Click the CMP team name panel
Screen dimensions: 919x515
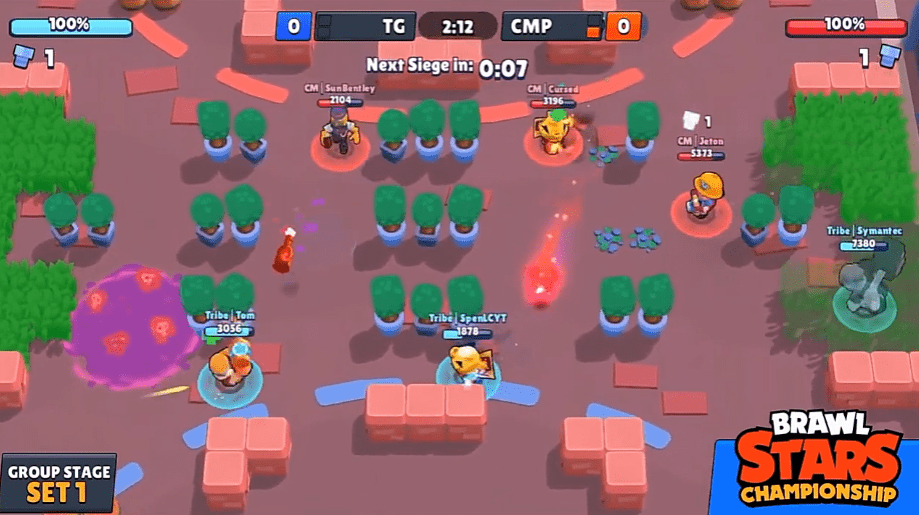(552, 26)
